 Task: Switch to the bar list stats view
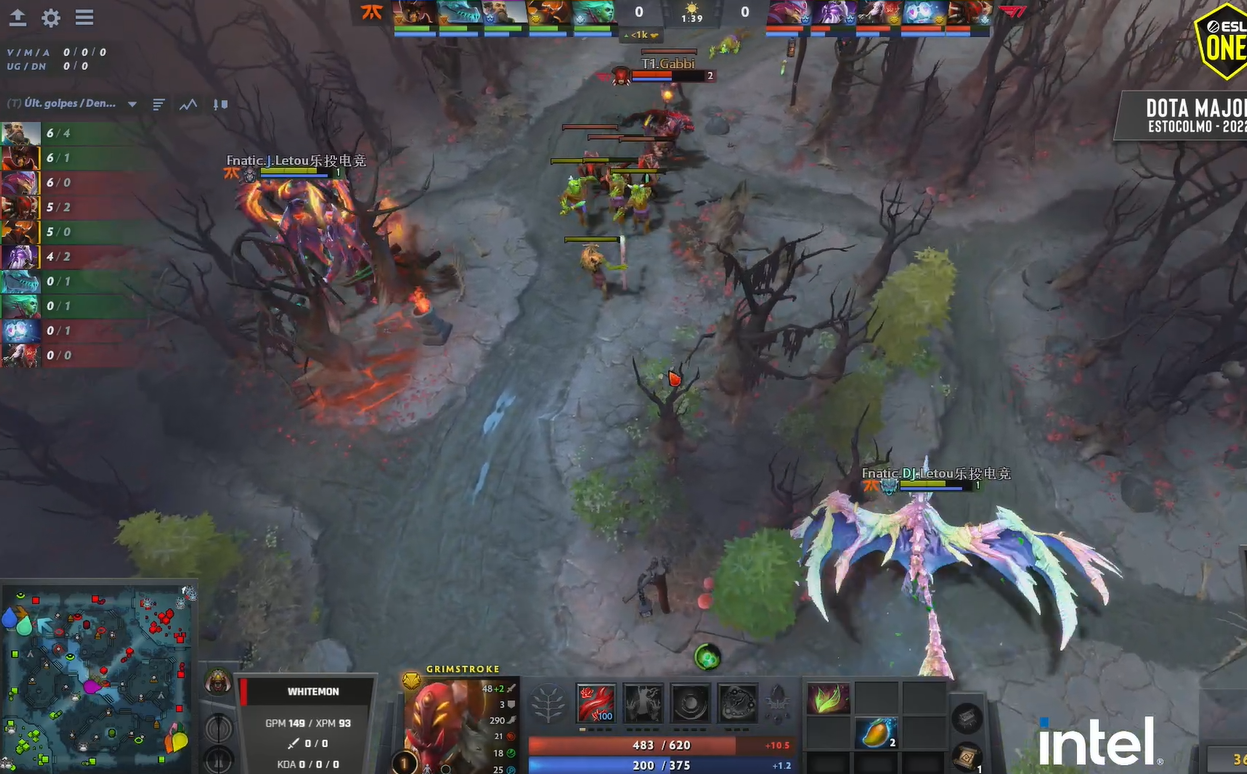click(x=158, y=104)
